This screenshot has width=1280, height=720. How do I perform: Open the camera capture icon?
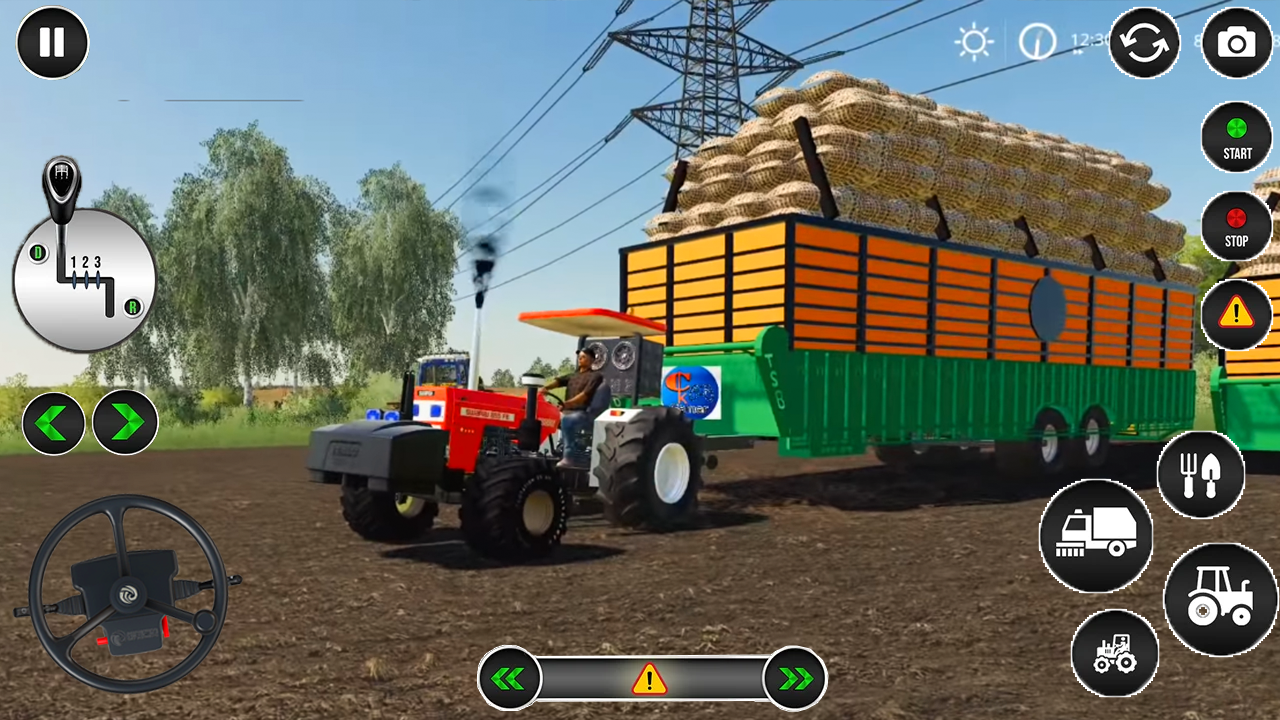click(x=1237, y=44)
